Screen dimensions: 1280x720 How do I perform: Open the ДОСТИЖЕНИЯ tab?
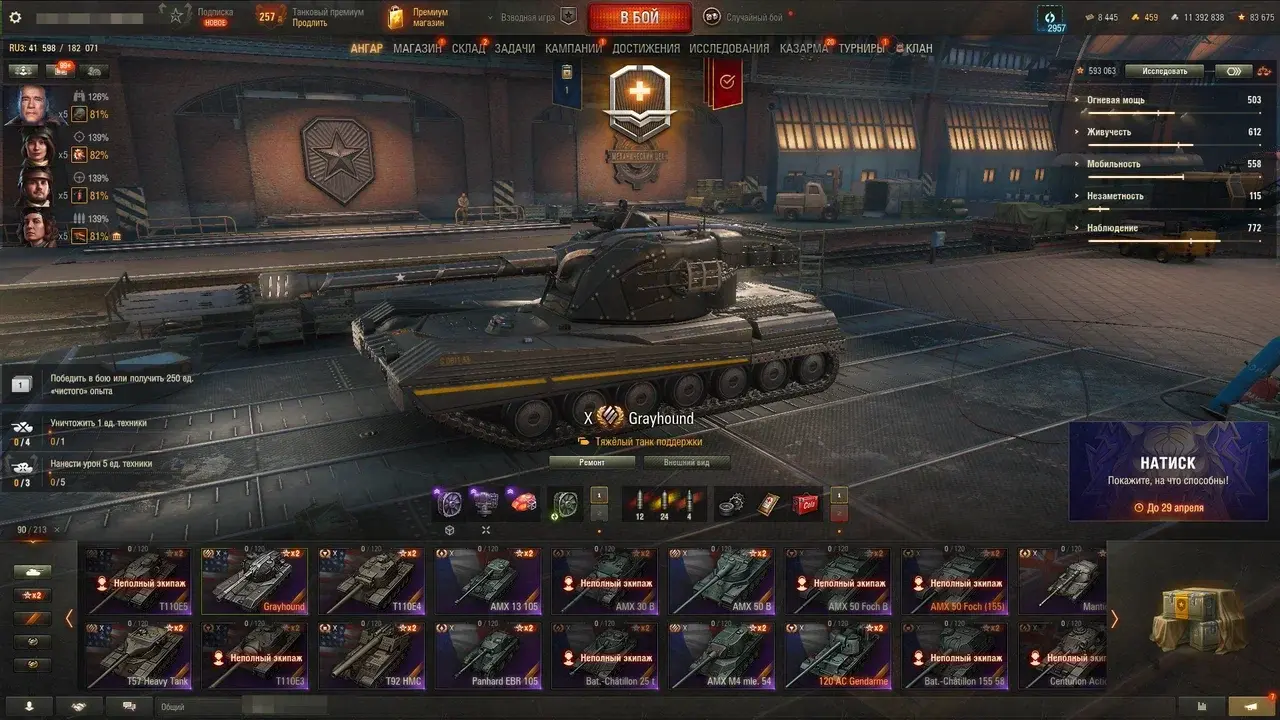[x=645, y=48]
